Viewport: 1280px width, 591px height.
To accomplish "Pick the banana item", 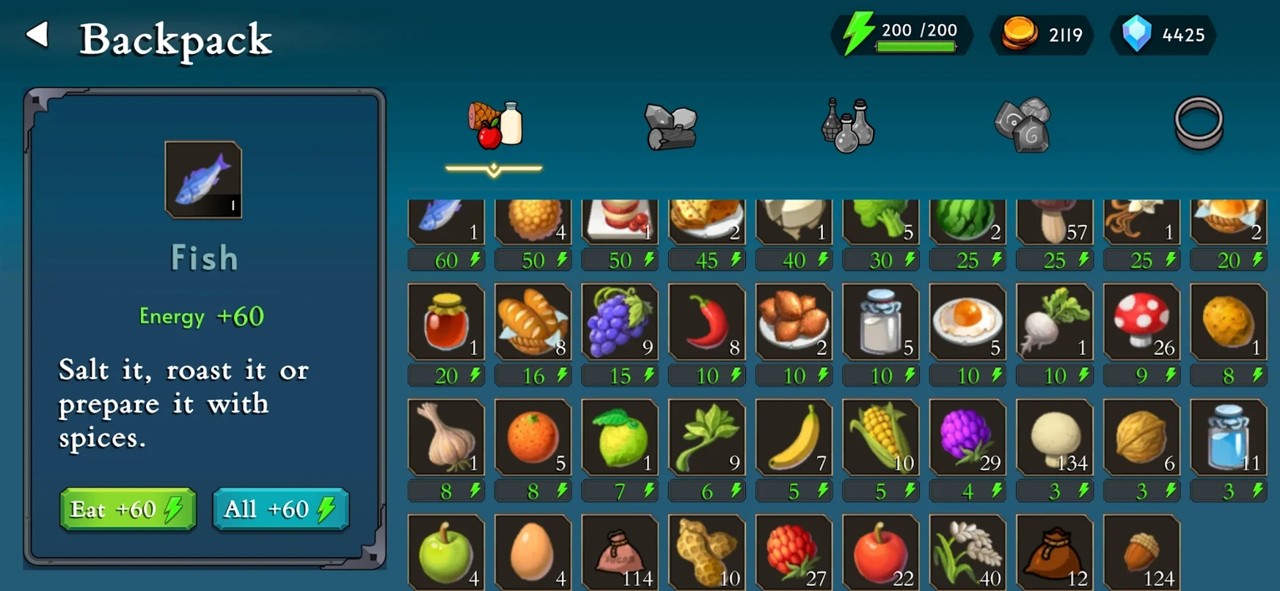I will [794, 437].
